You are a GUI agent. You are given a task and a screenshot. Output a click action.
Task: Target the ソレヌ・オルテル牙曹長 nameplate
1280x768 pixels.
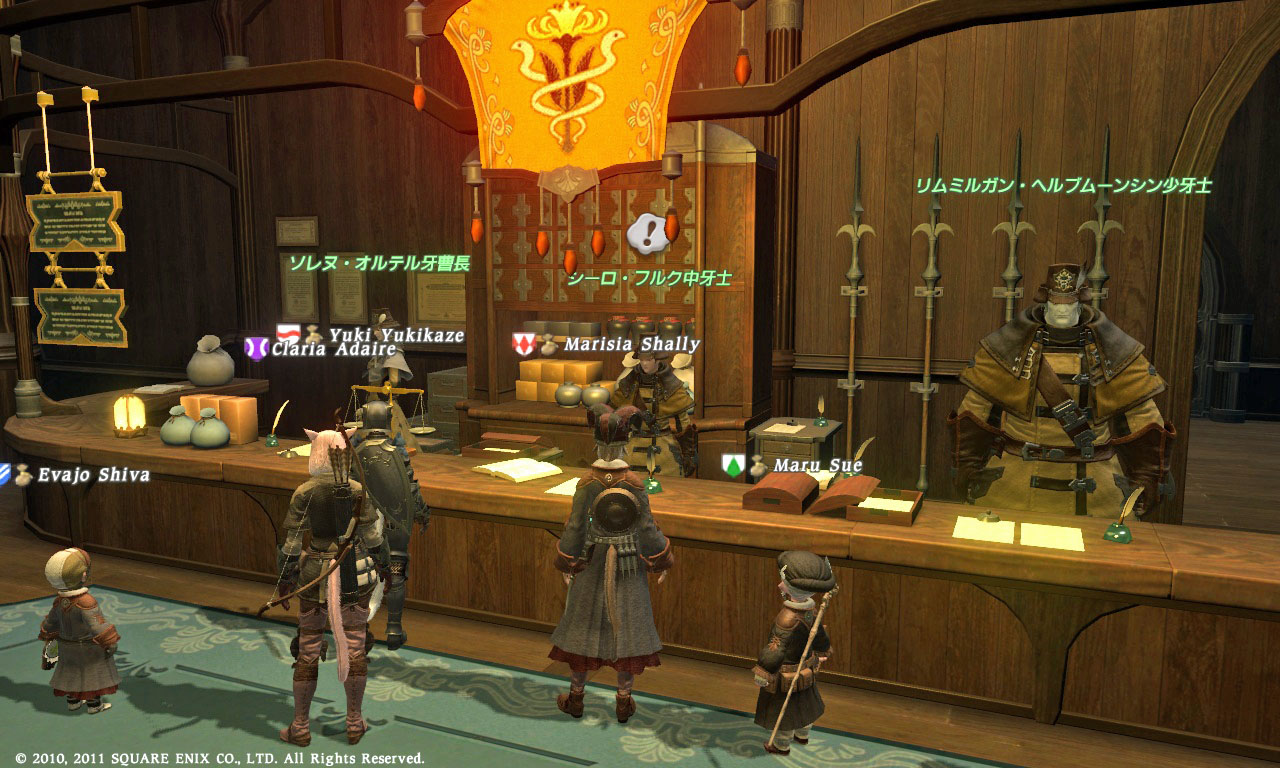pyautogui.click(x=379, y=264)
